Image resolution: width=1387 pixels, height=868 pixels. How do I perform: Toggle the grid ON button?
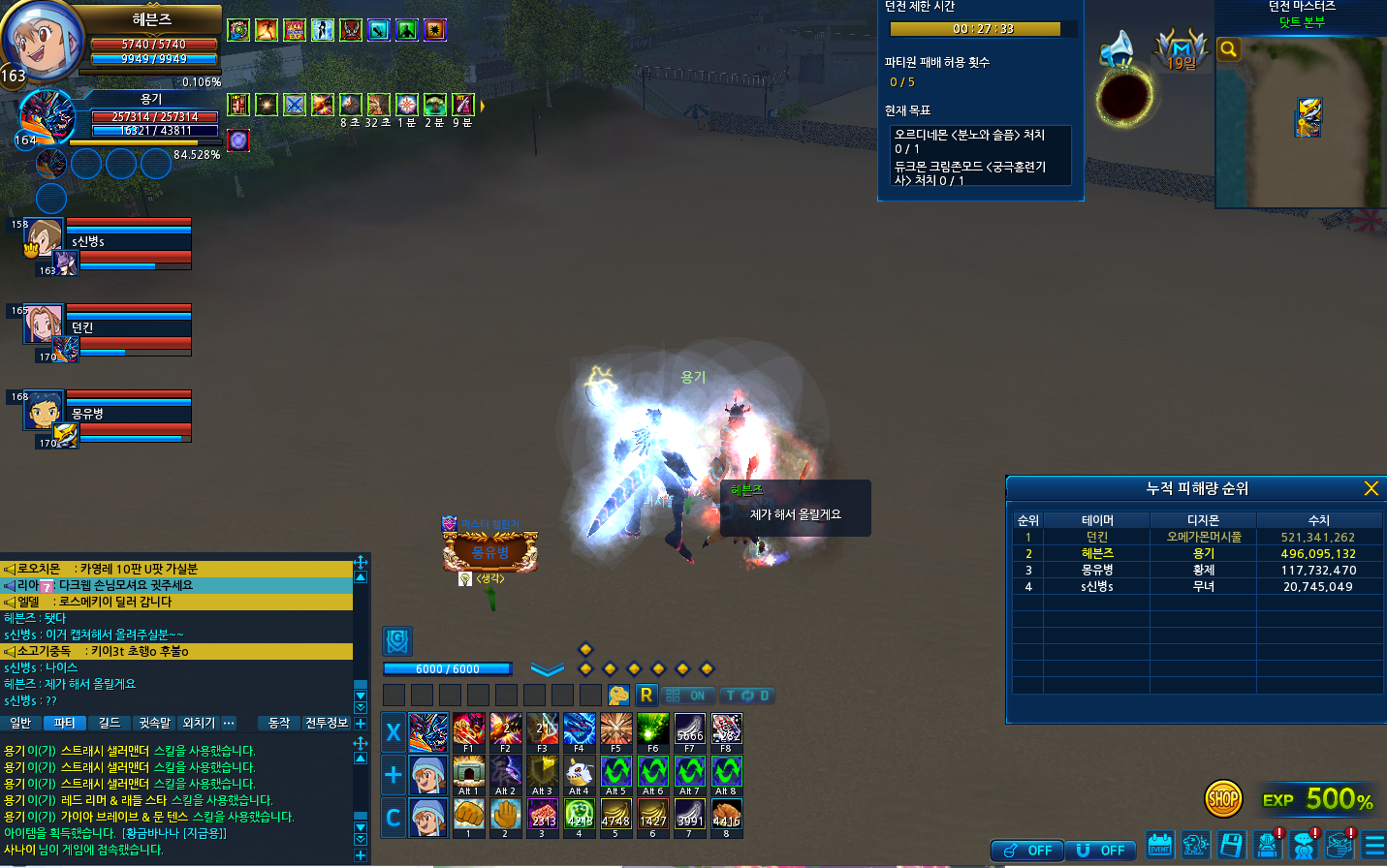click(686, 696)
